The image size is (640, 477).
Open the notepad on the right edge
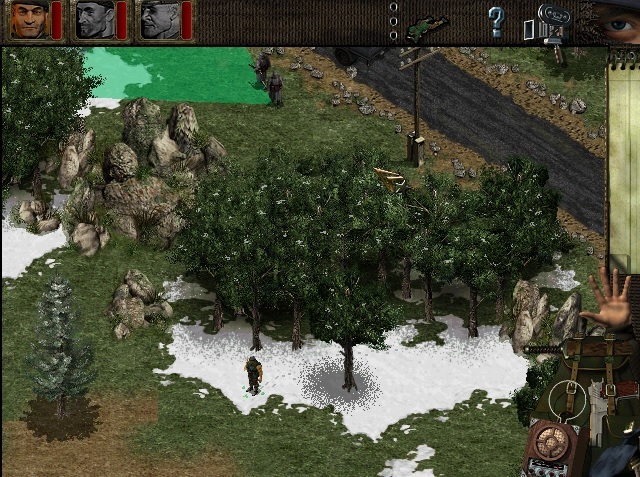click(623, 150)
